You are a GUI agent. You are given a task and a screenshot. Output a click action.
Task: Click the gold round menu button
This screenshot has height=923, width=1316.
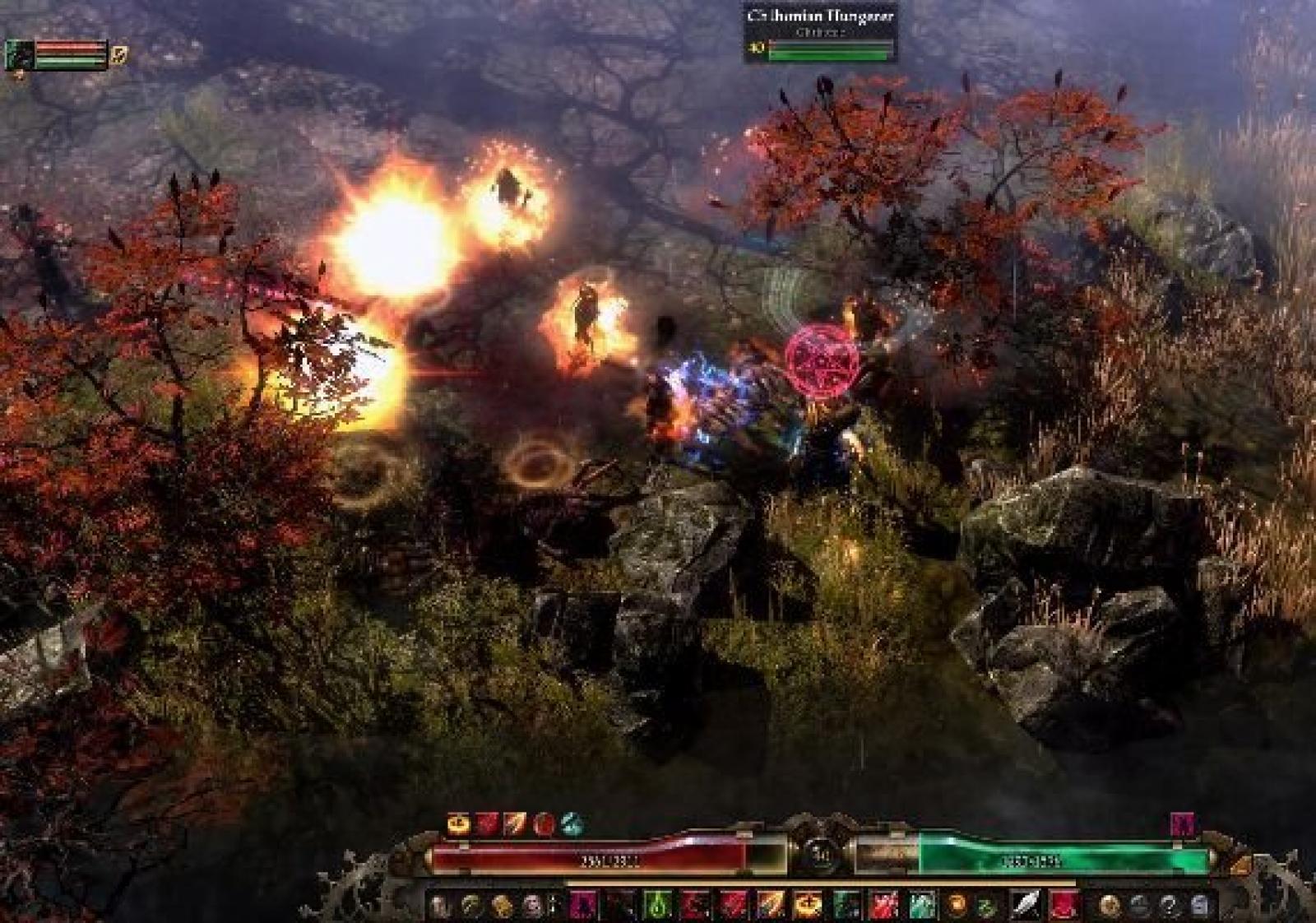pos(1110,906)
